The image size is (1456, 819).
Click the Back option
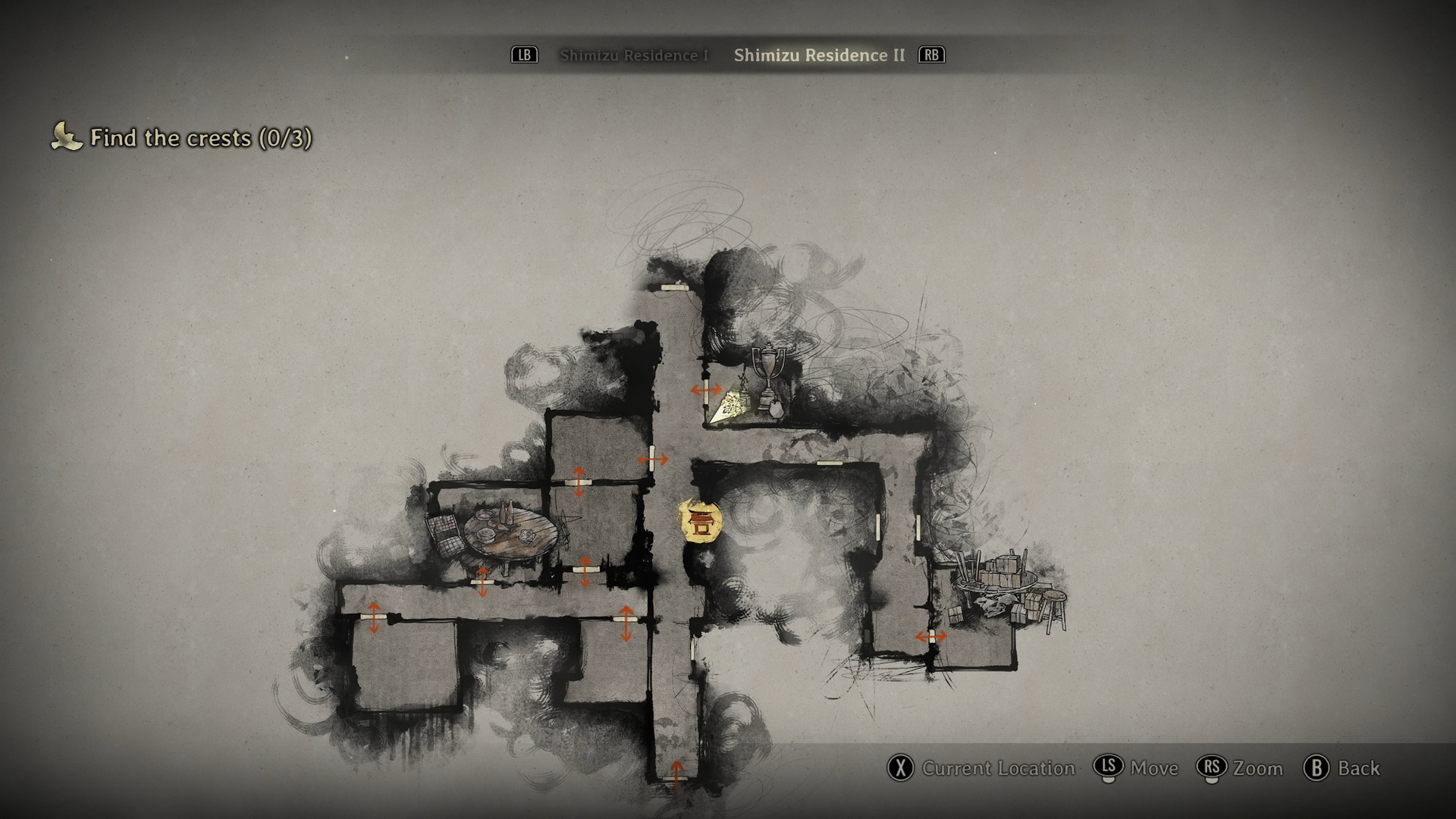(1342, 768)
